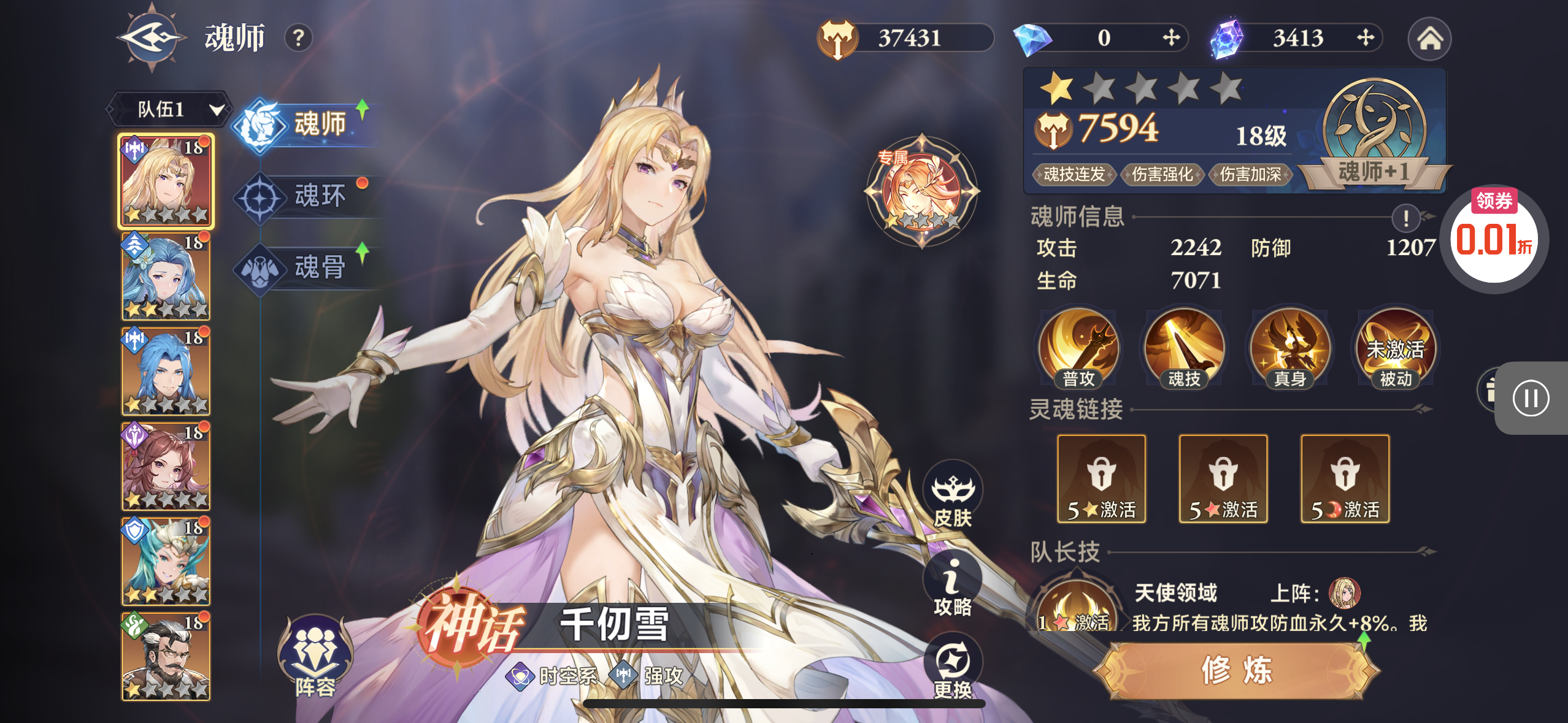This screenshot has height=723, width=1568.
Task: View the 真身 true body skill
Action: 1290,349
